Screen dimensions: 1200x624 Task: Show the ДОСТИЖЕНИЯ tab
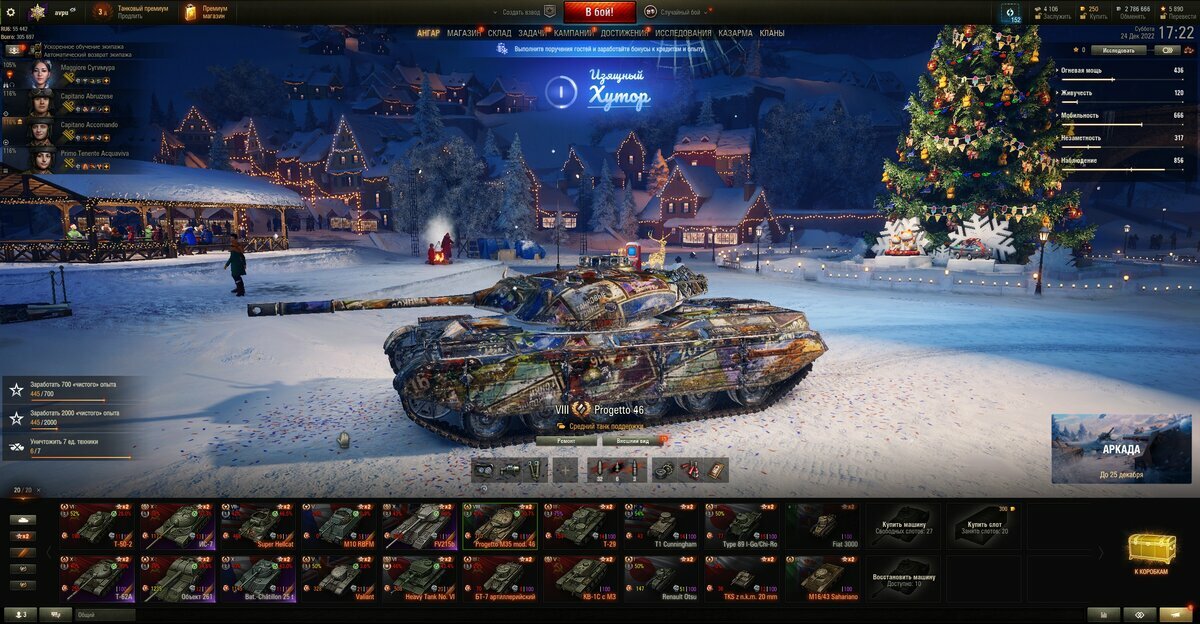[624, 33]
